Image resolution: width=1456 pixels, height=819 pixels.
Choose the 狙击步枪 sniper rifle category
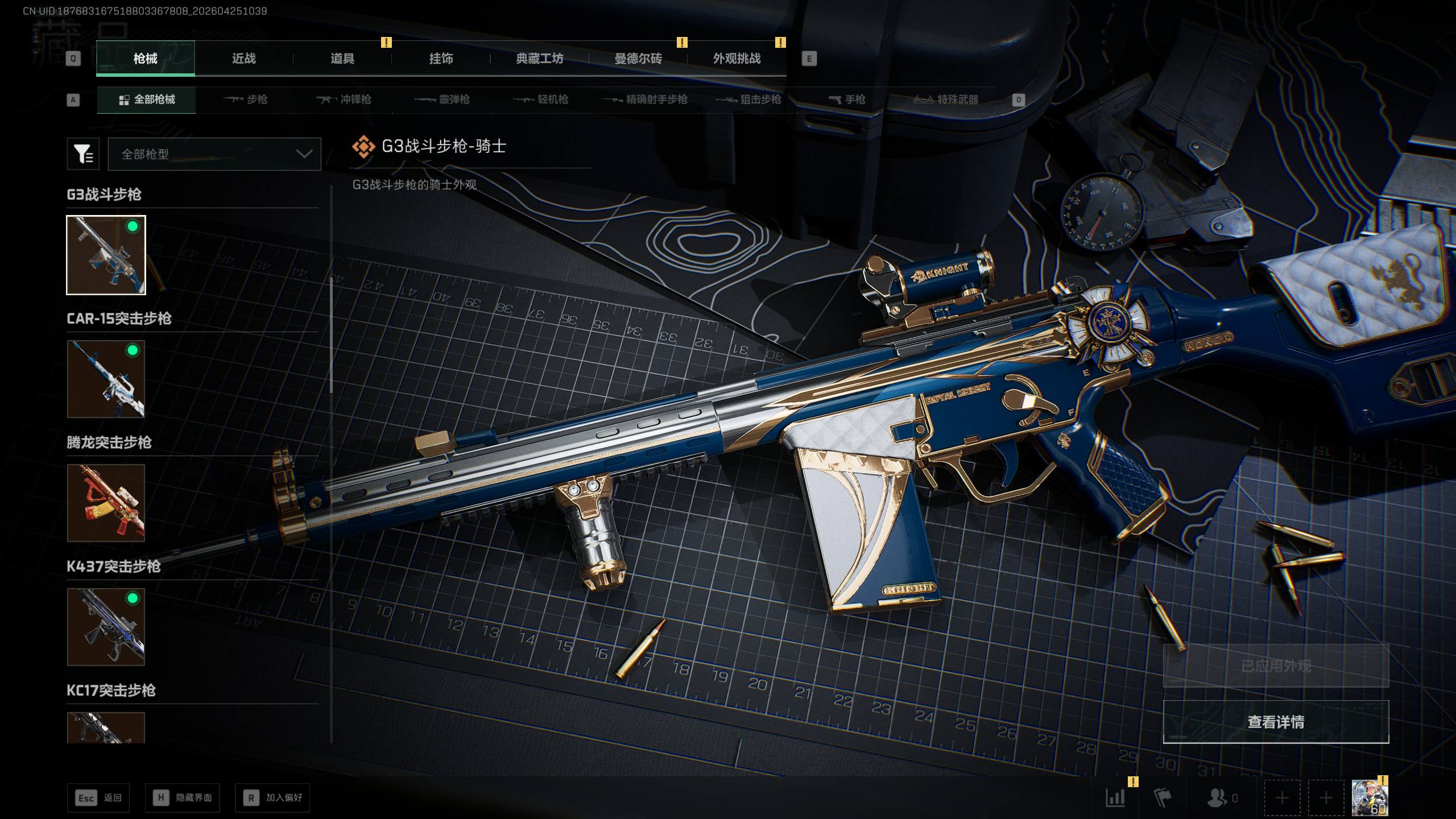748,100
